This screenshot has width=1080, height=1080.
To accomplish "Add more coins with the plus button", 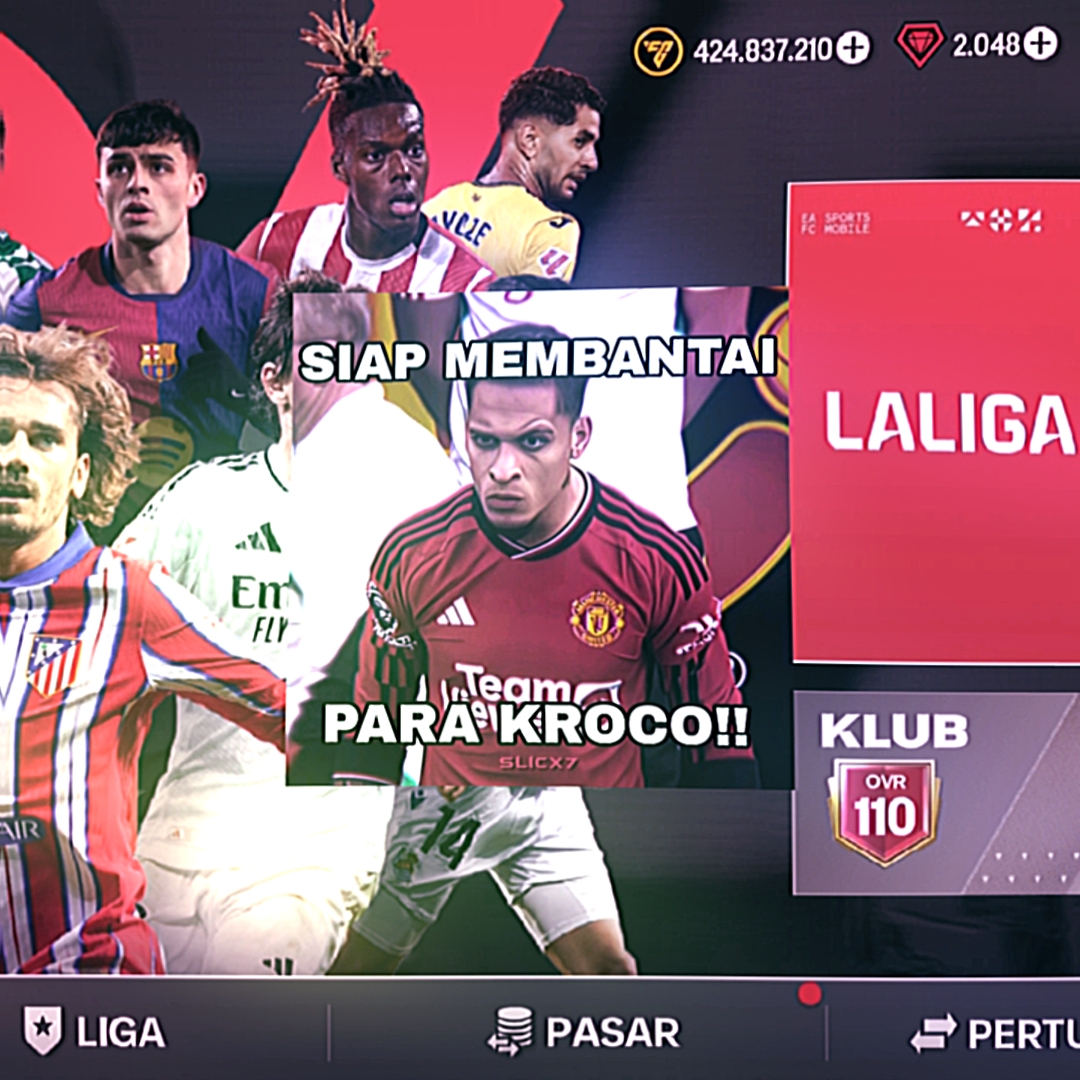I will [x=853, y=48].
